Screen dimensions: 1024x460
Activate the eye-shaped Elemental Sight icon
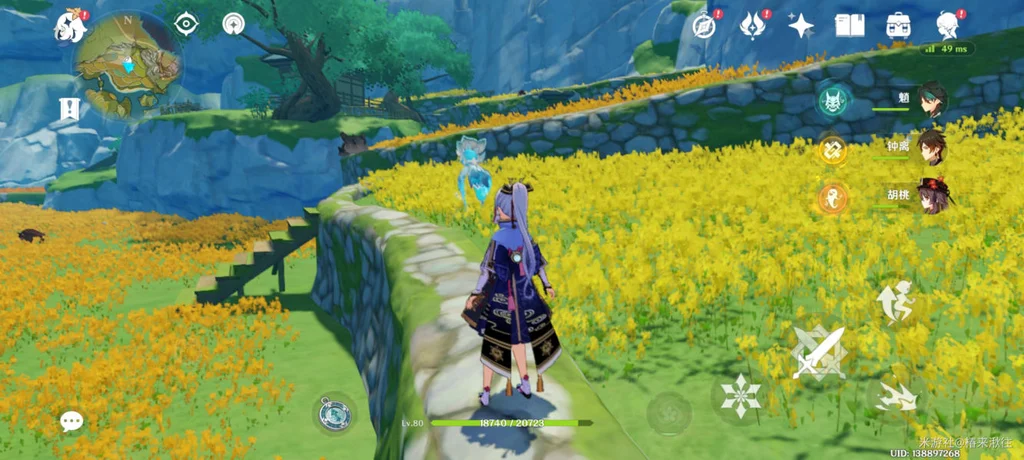click(186, 24)
